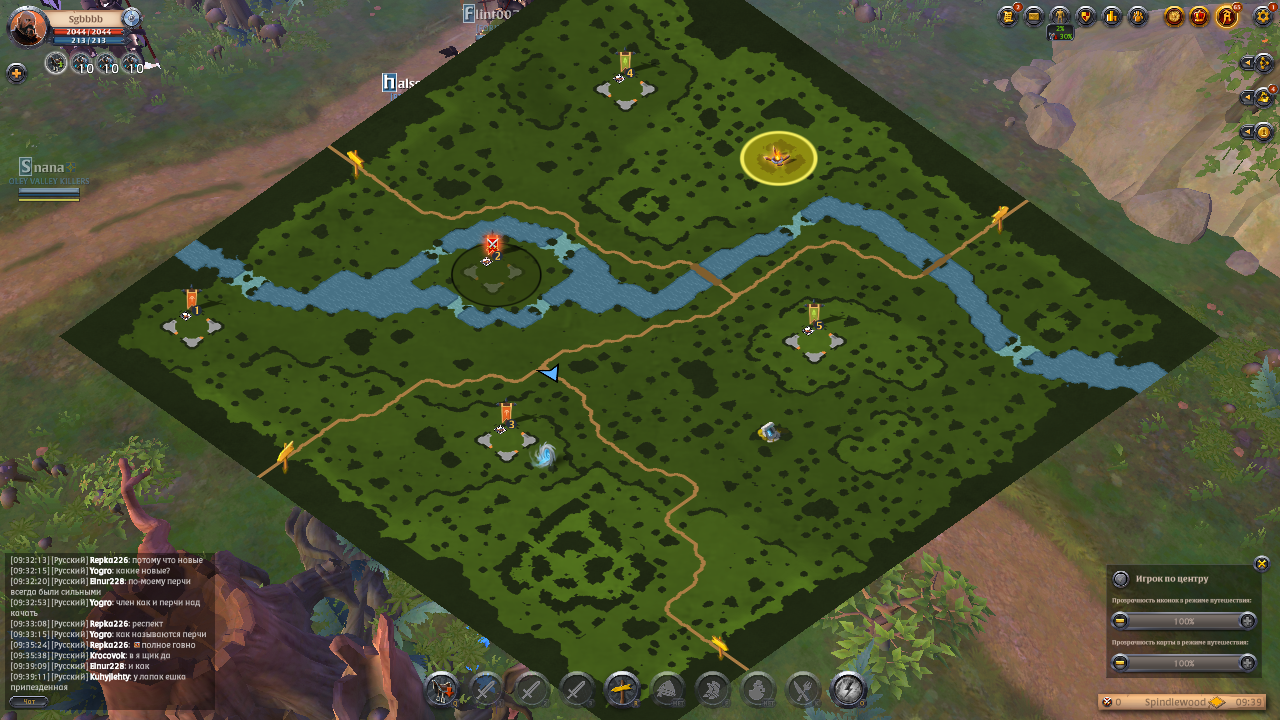Close the Игрок по центру panel
The image size is (1280, 720).
click(x=1261, y=563)
